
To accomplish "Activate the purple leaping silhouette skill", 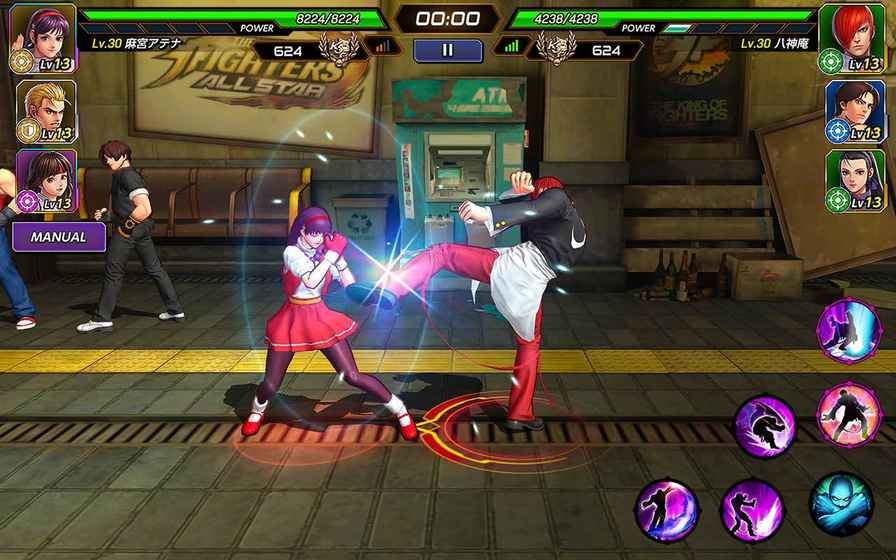I will point(766,426).
